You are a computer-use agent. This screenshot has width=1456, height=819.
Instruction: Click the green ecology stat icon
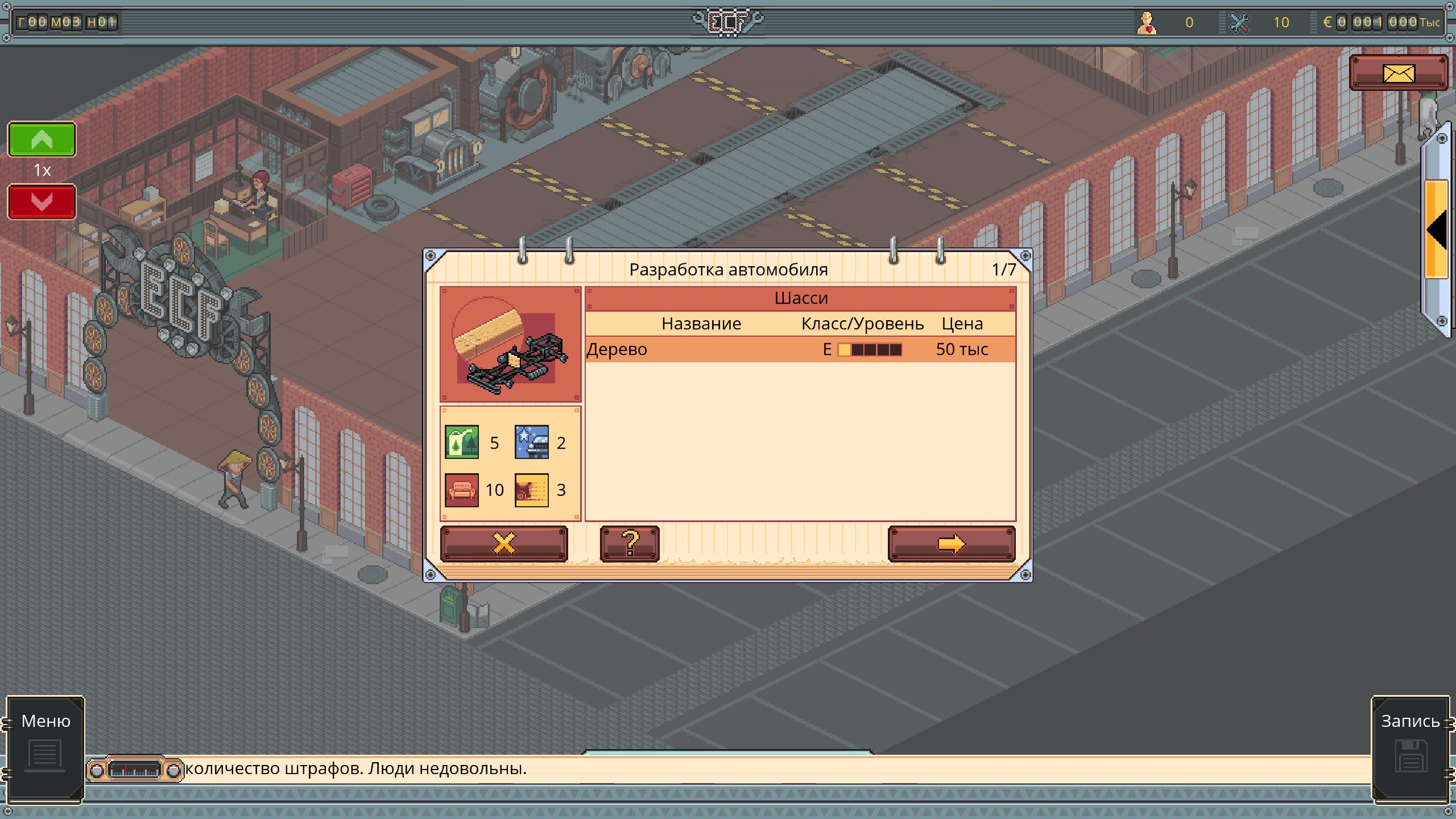461,442
